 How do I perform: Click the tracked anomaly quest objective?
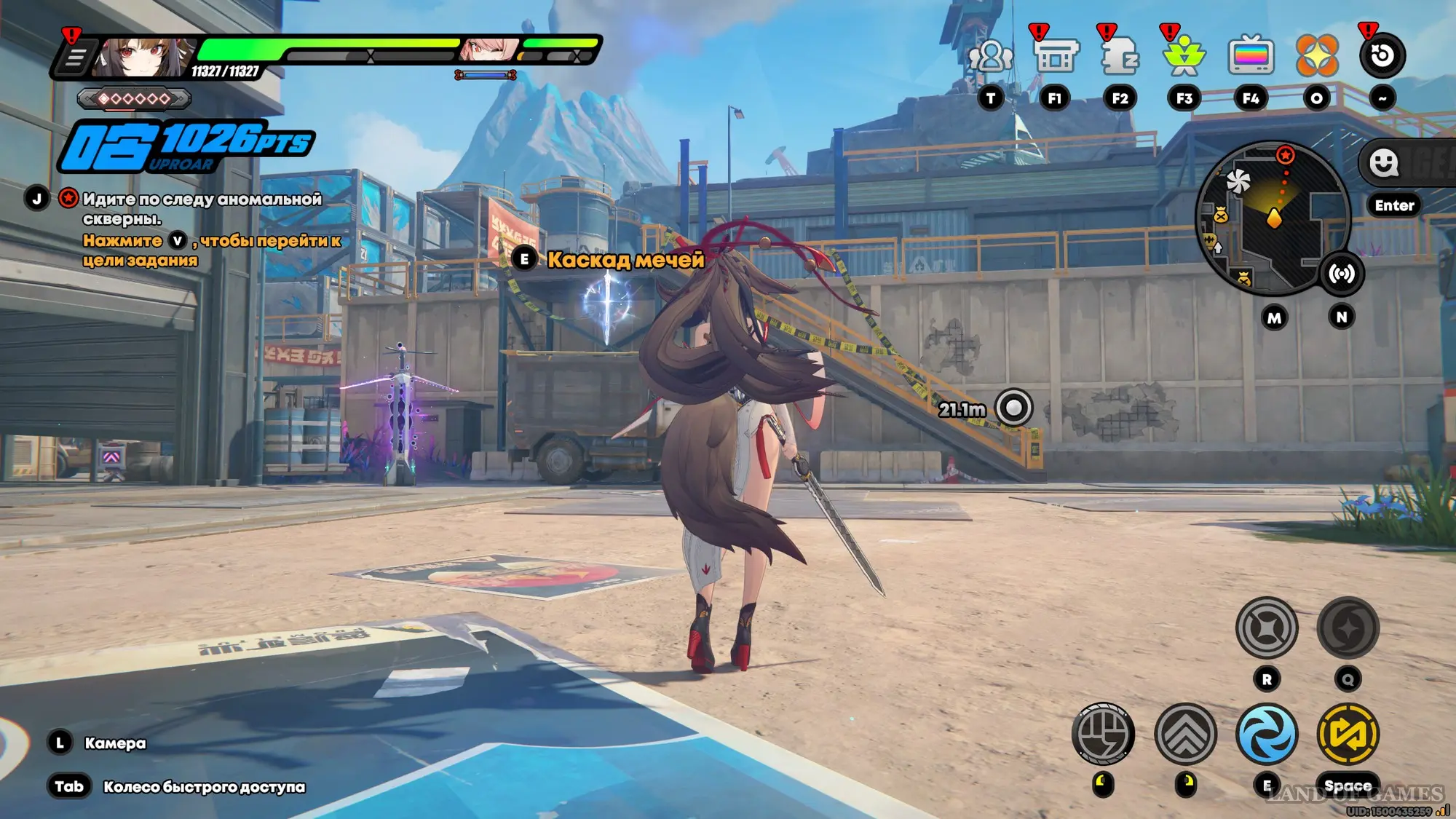point(201,208)
